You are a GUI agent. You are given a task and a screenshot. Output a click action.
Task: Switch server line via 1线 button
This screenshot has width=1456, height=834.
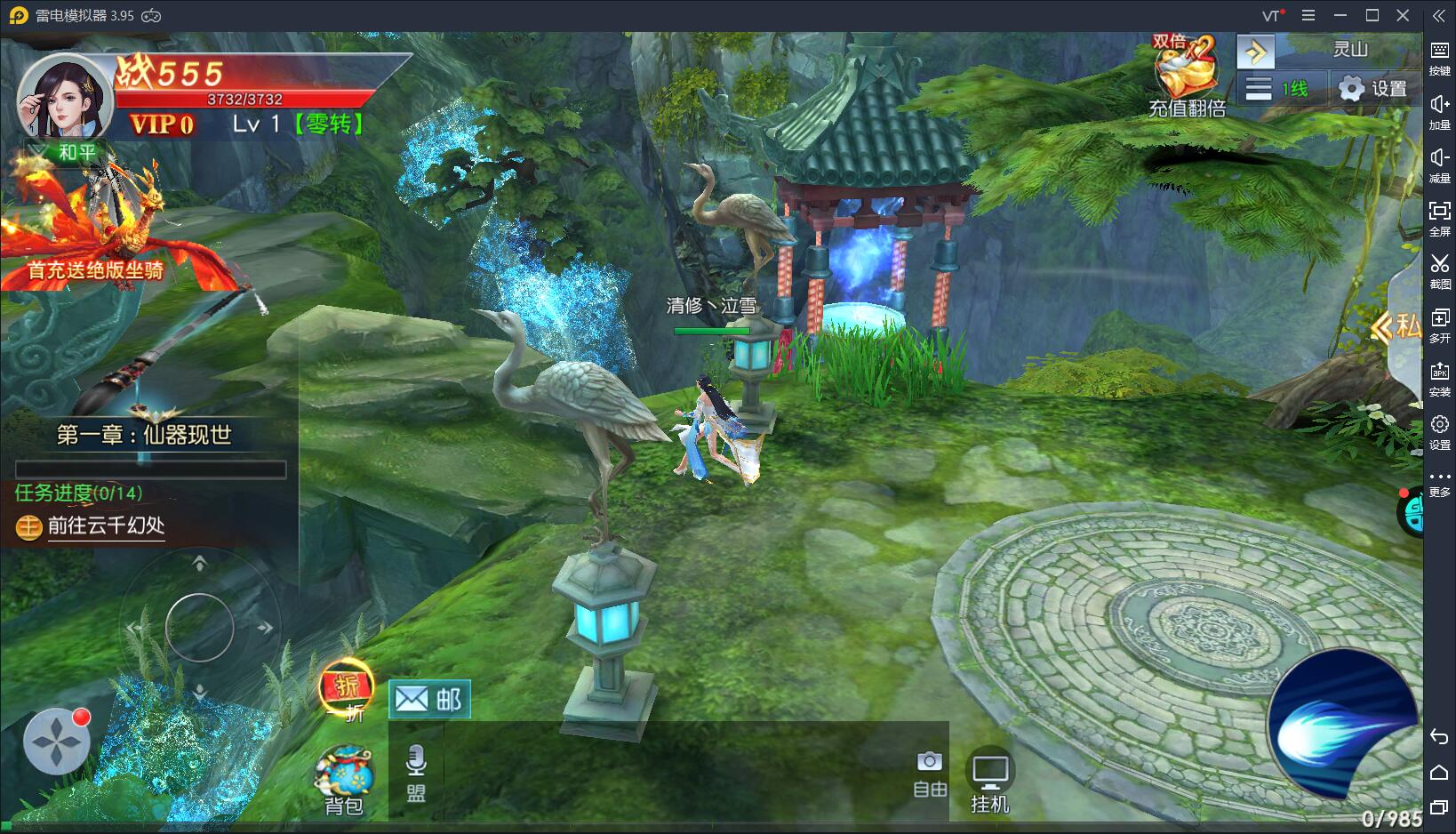click(x=1278, y=89)
